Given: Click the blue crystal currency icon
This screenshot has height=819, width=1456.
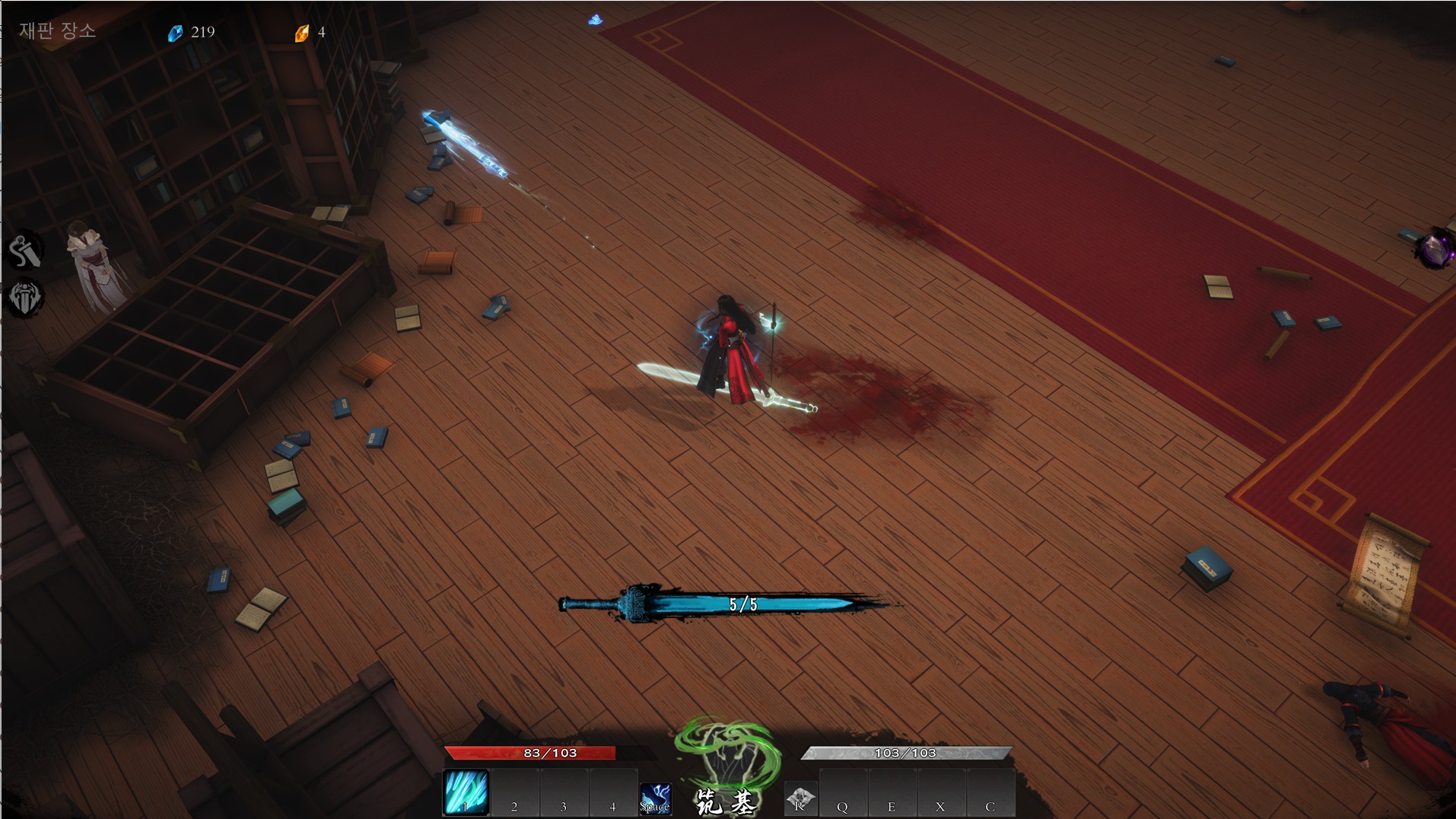Looking at the screenshot, I should tap(176, 33).
